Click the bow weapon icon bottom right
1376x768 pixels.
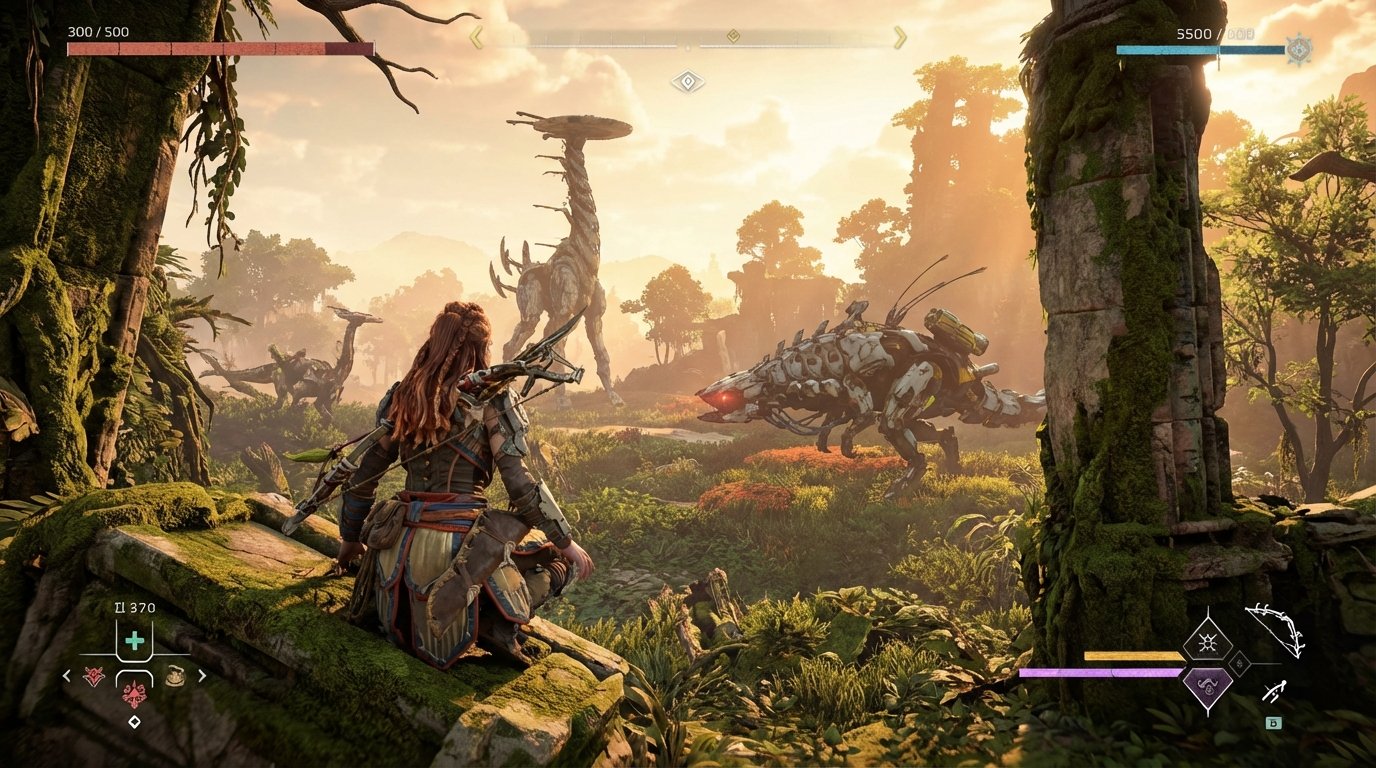[1276, 629]
